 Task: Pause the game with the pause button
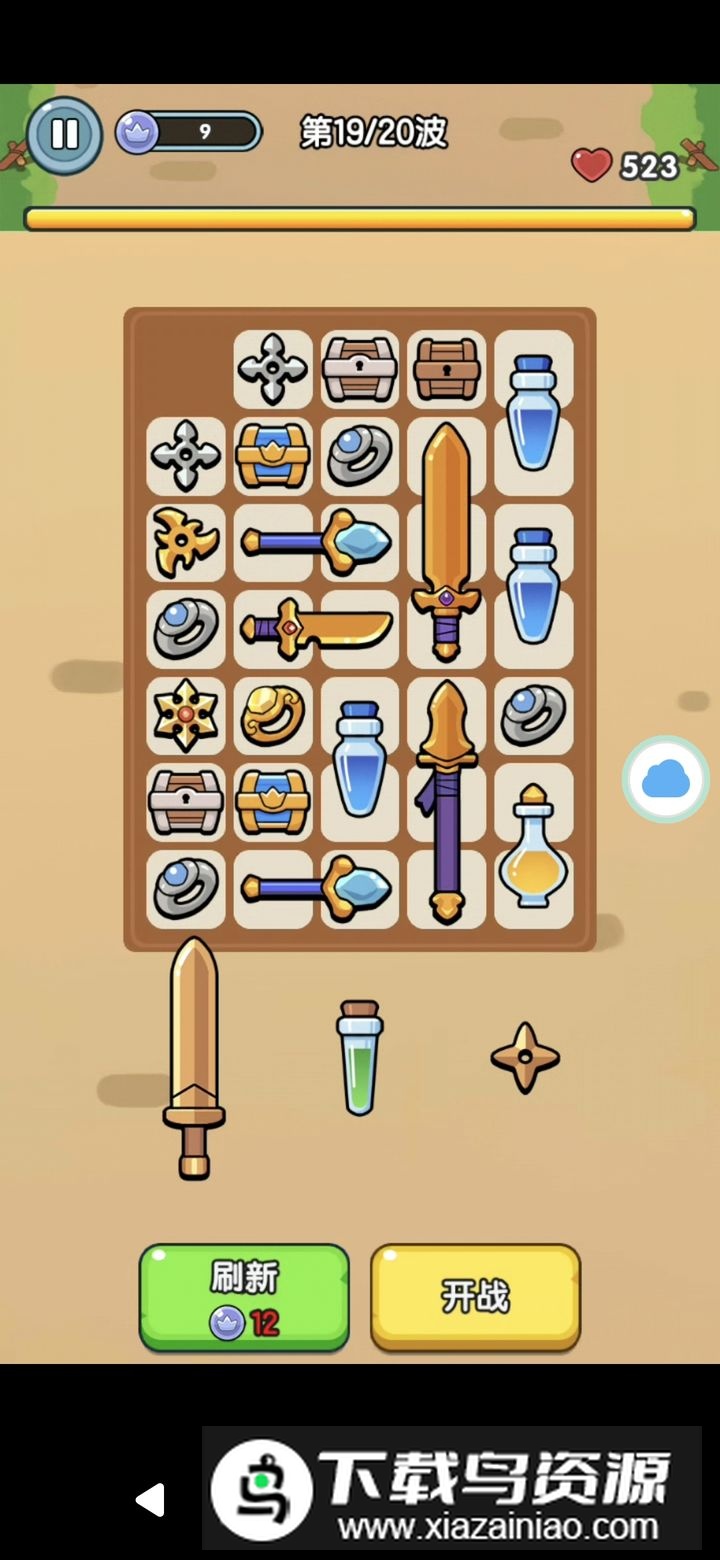point(64,134)
